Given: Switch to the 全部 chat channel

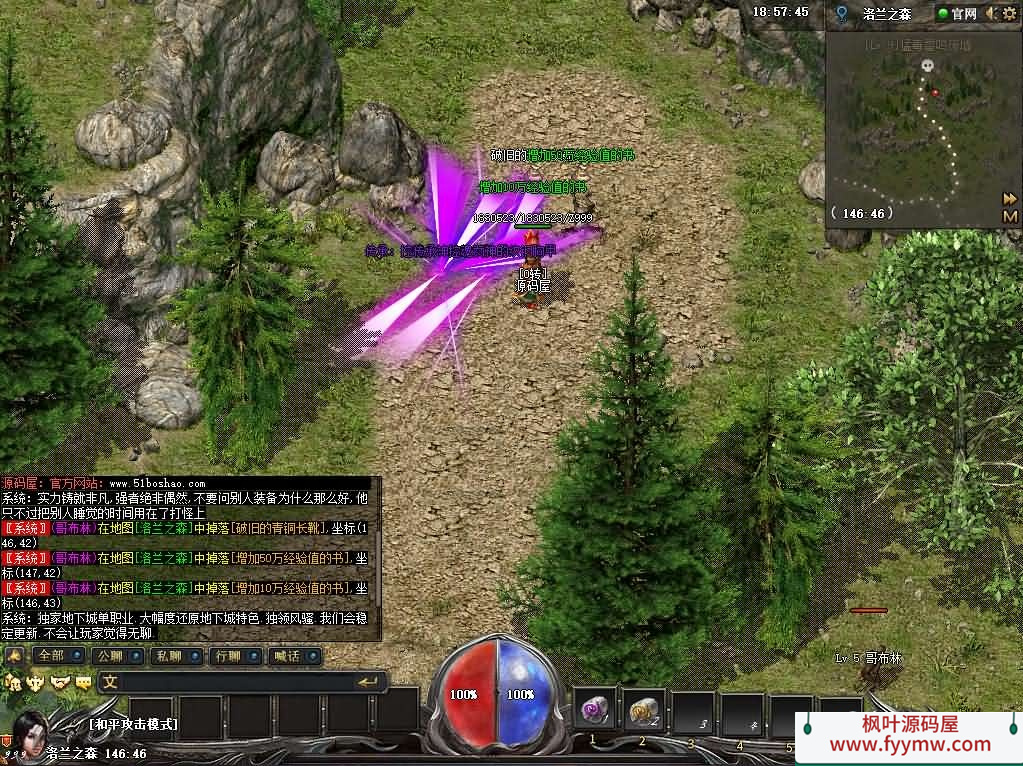Looking at the screenshot, I should tap(57, 656).
